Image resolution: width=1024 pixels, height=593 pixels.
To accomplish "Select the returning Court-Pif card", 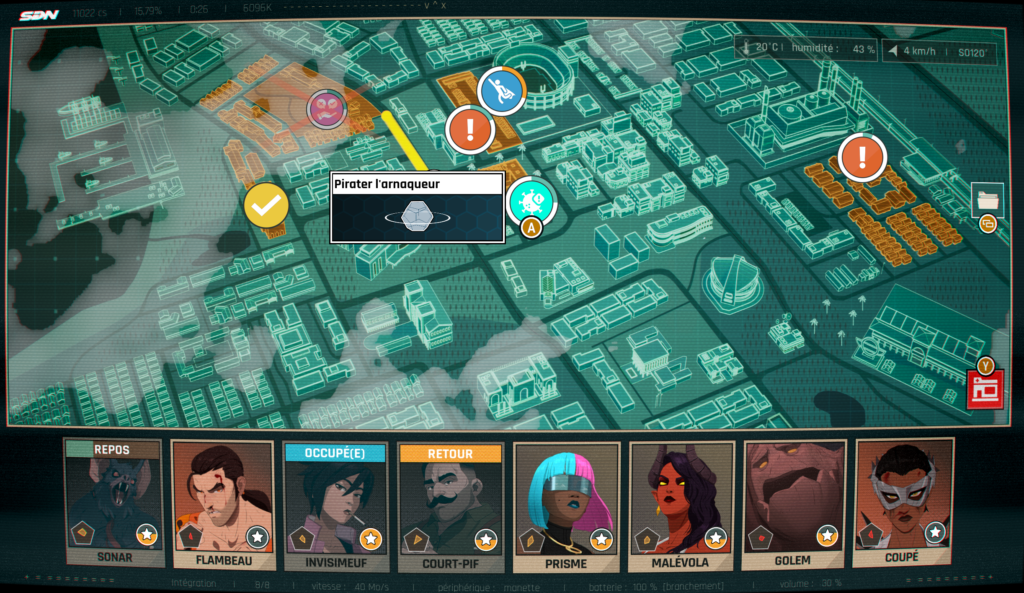I will 450,504.
